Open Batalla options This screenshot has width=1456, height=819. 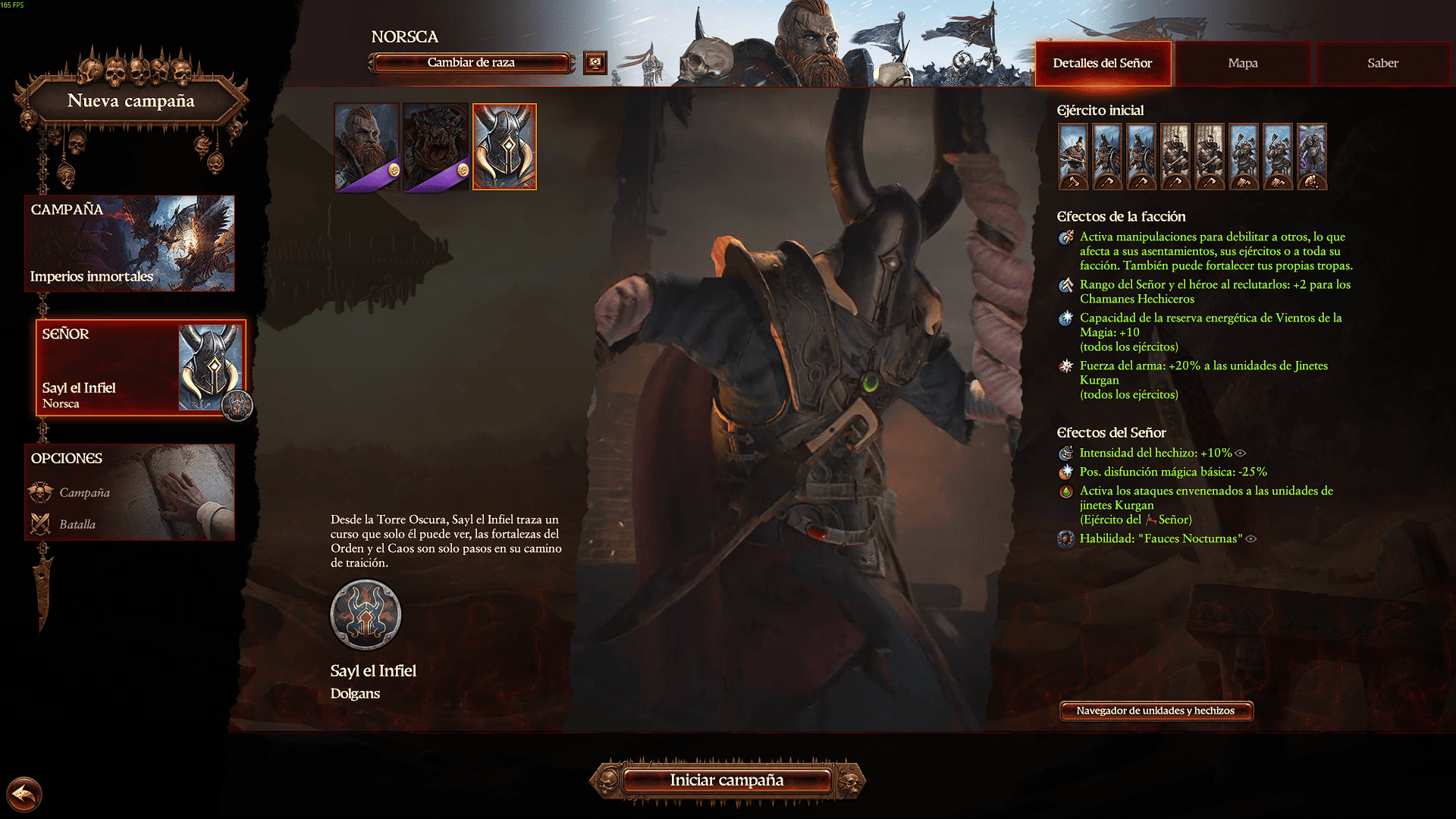tap(77, 525)
